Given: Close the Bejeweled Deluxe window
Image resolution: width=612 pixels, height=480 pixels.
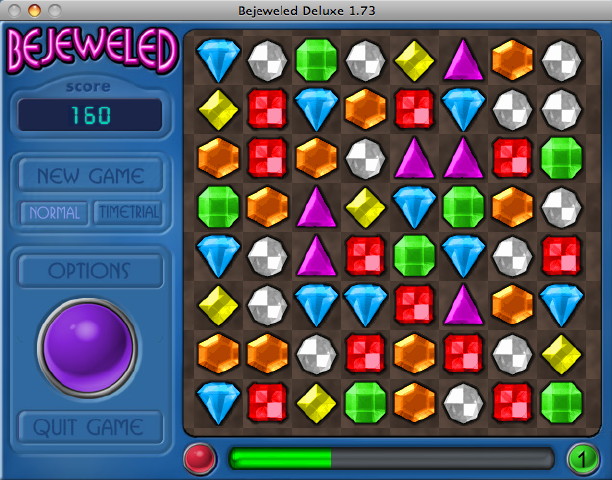Looking at the screenshot, I should (14, 10).
